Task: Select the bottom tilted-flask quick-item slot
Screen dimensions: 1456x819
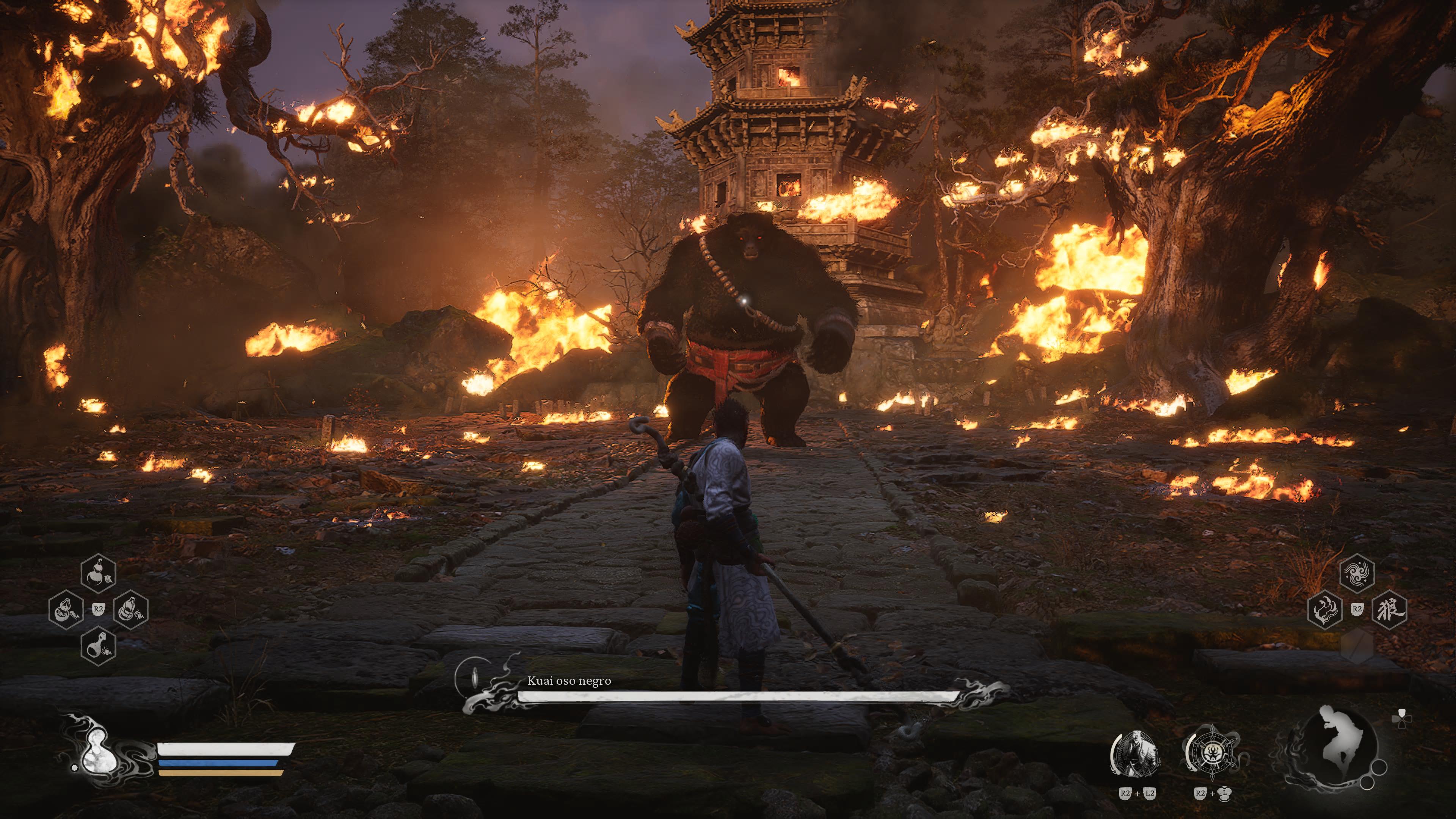Action: tap(98, 646)
